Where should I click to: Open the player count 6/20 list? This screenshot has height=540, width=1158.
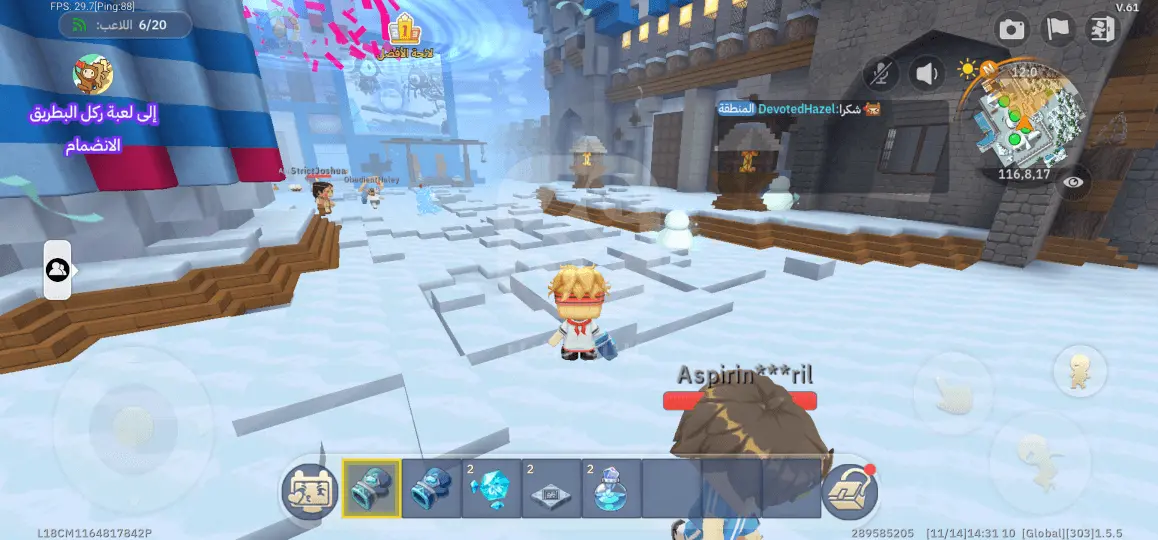[124, 24]
